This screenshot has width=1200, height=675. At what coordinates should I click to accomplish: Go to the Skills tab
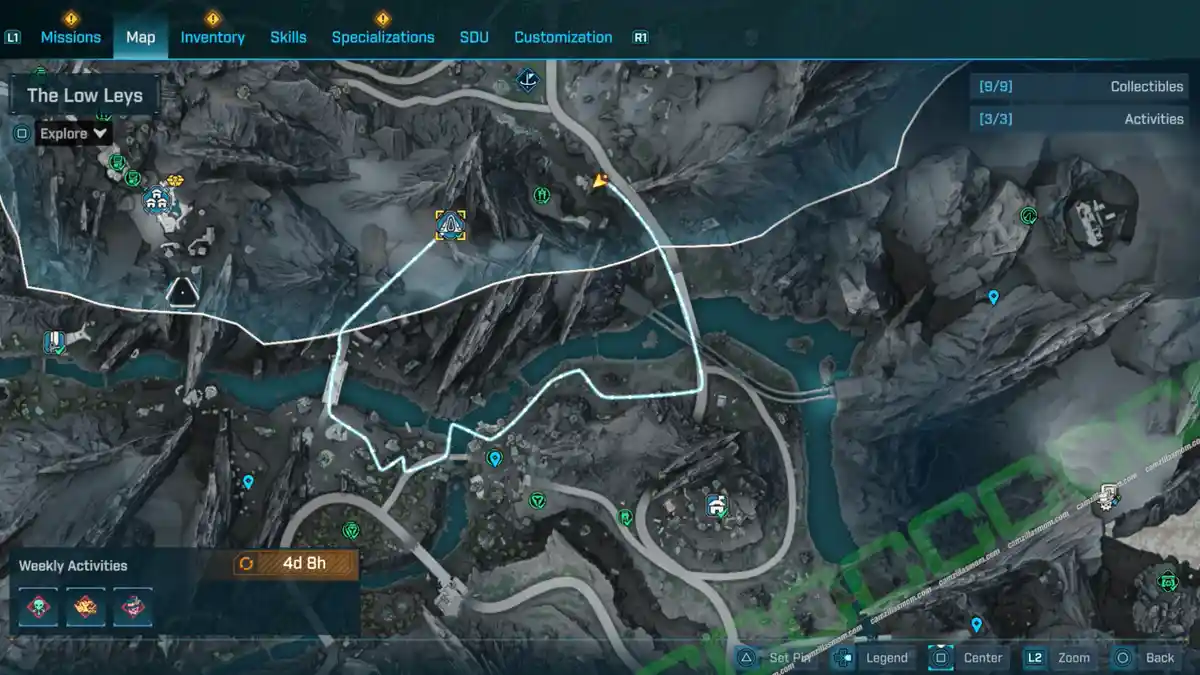(x=288, y=37)
